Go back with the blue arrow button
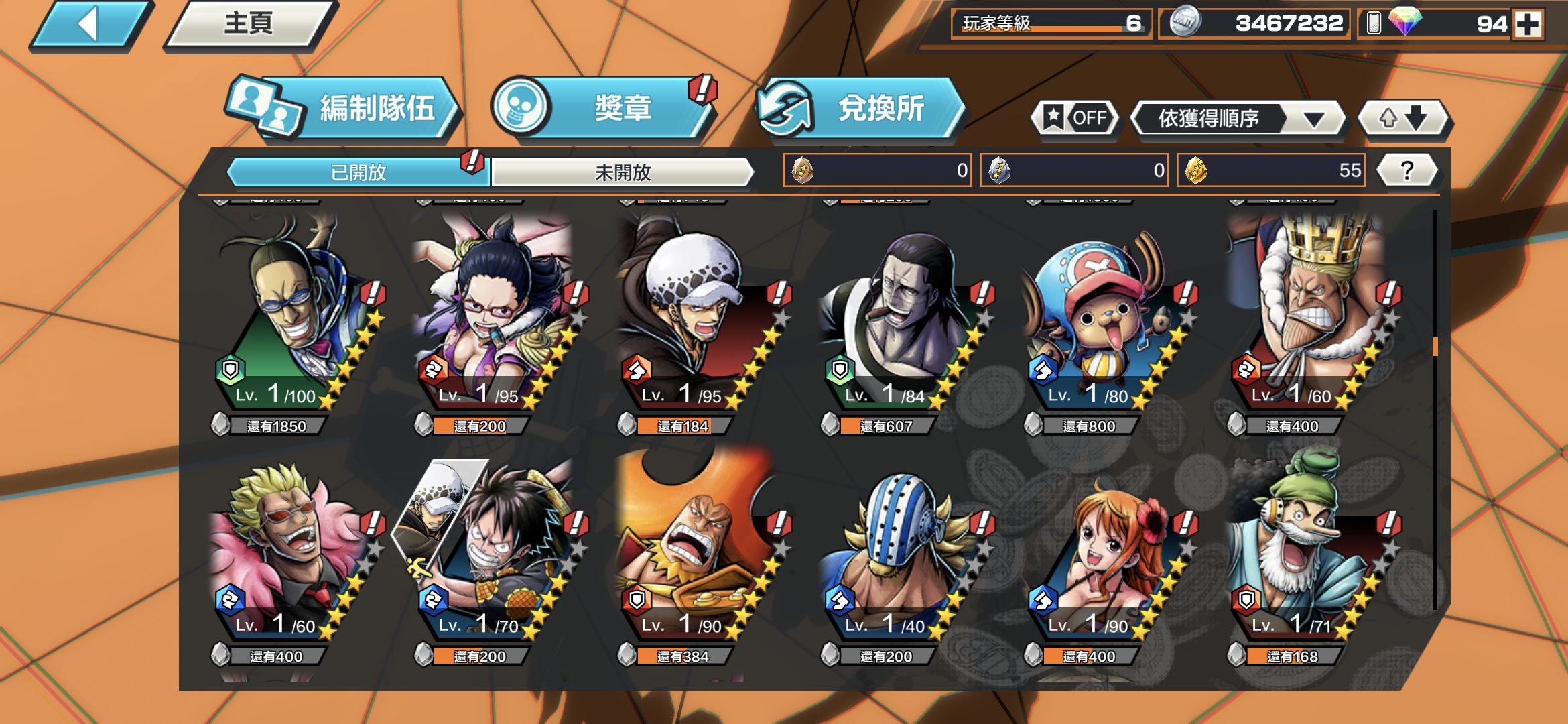The height and width of the screenshot is (724, 1568). (90, 25)
